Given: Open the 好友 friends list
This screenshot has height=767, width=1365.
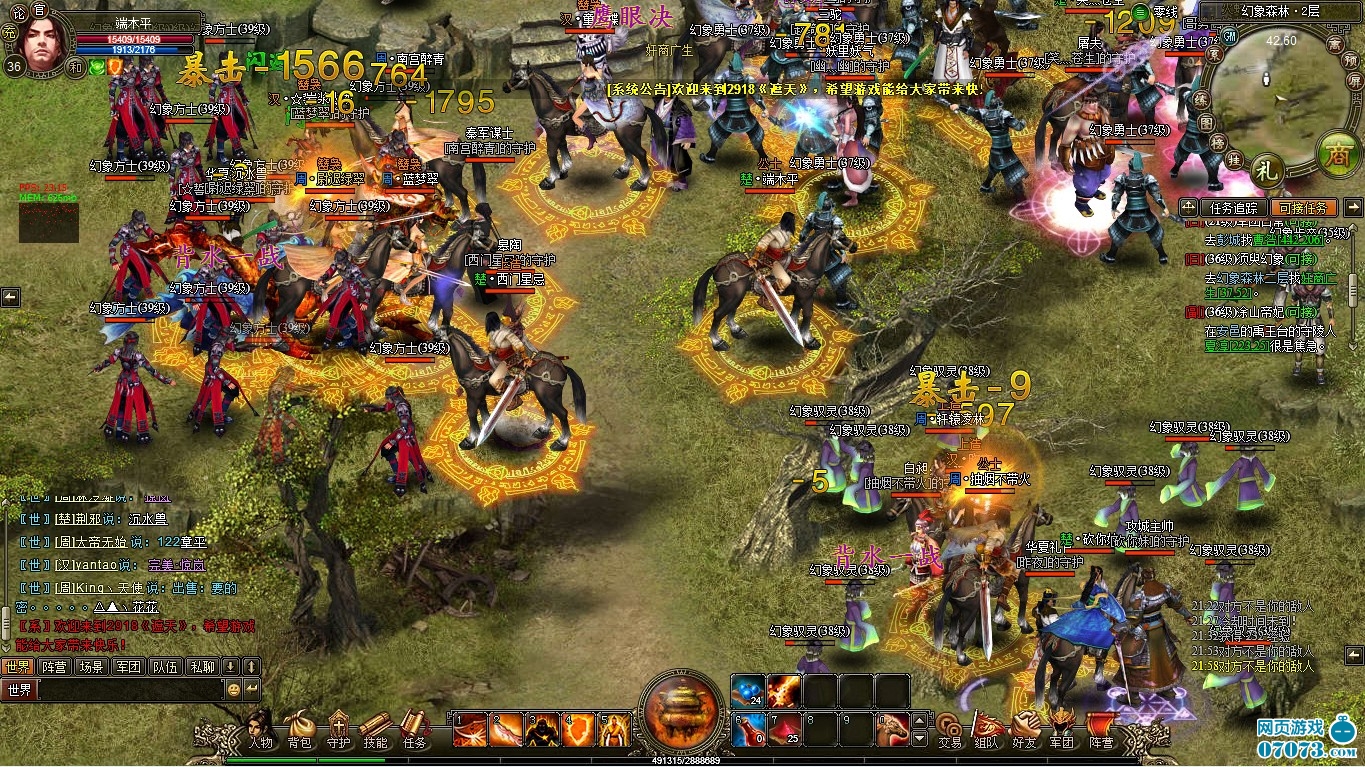Looking at the screenshot, I should tap(1024, 732).
